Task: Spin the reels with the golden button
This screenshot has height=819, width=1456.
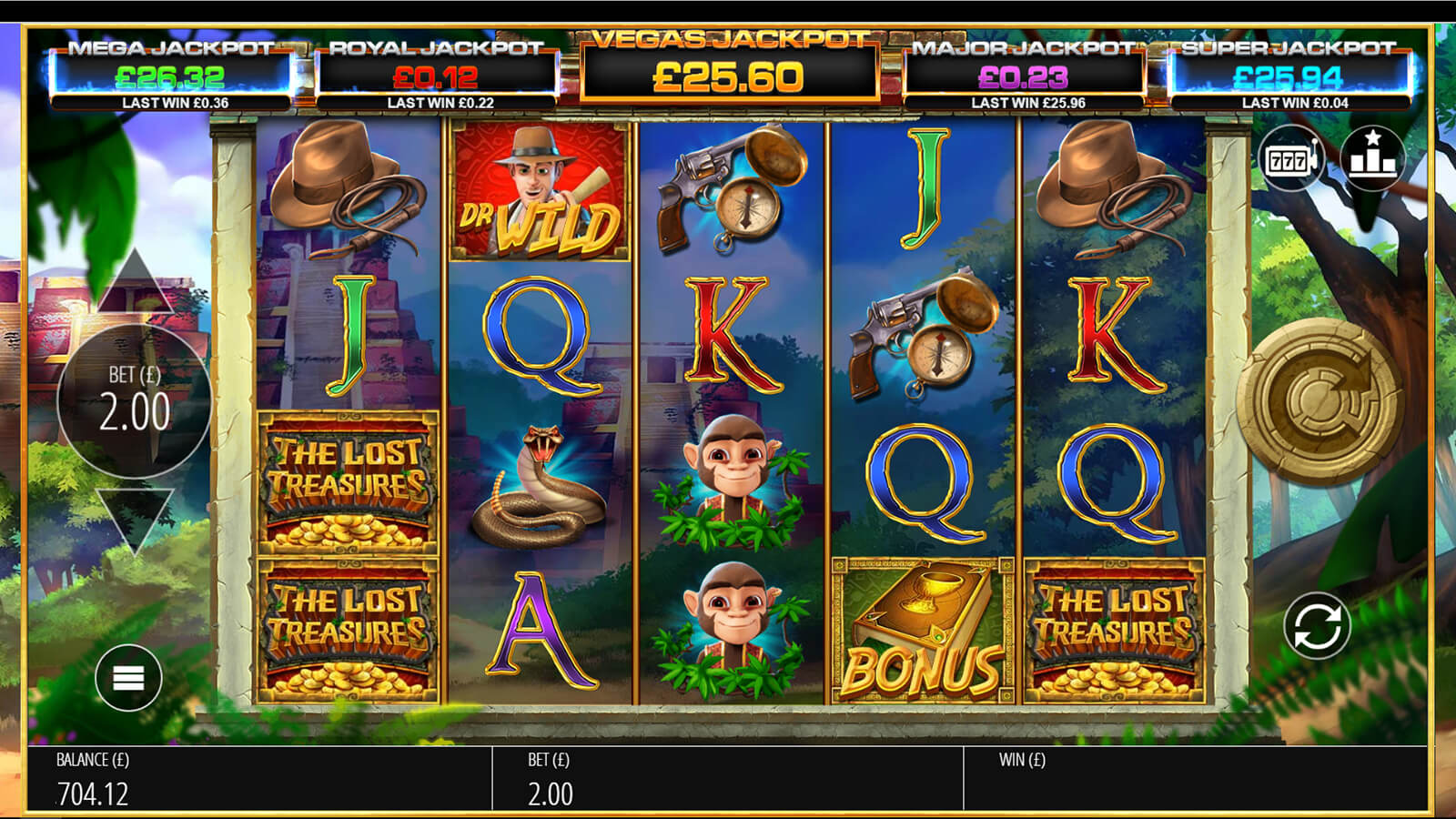Action: click(x=1318, y=401)
